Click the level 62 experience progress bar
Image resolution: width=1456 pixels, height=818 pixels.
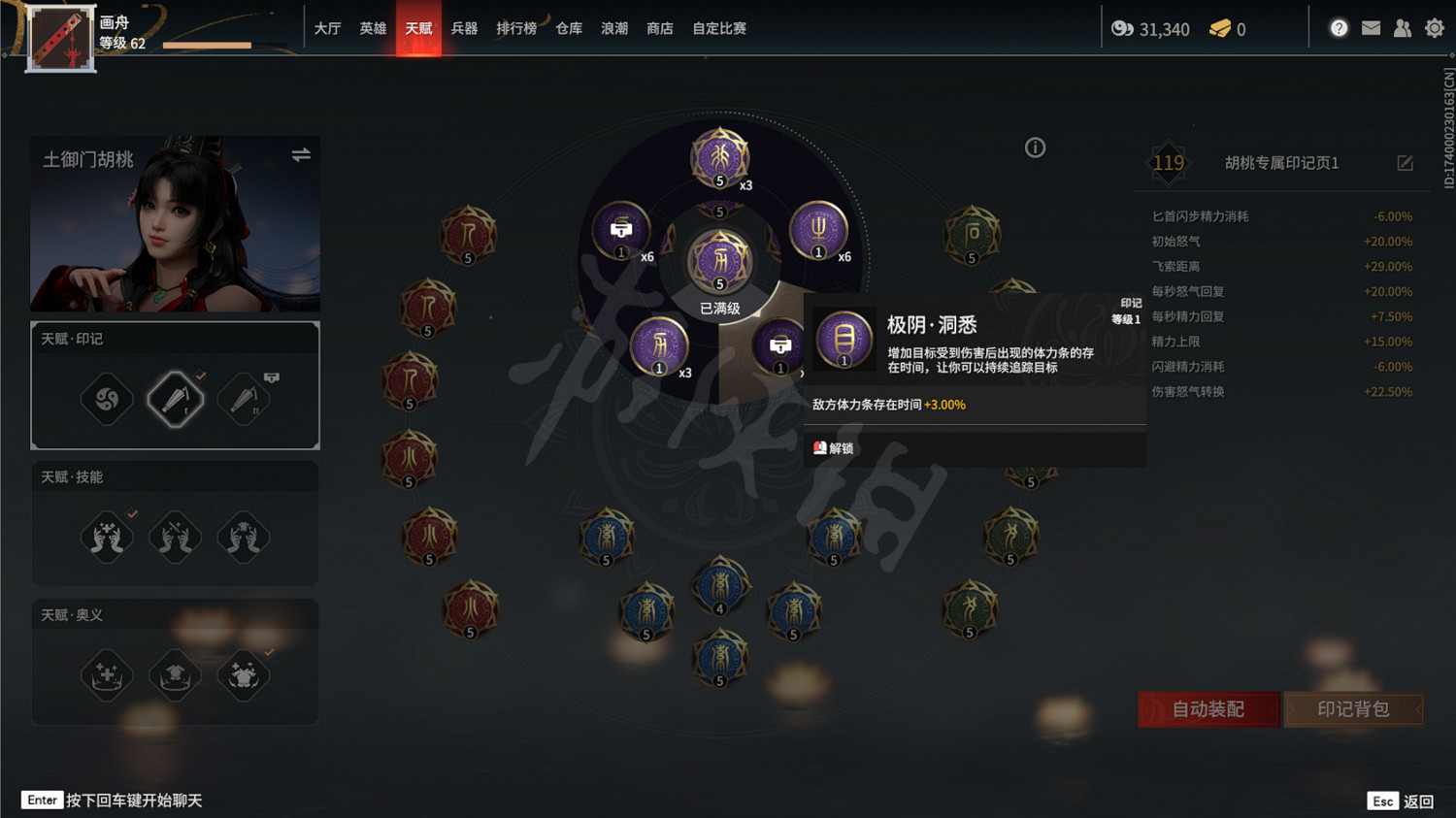(206, 44)
